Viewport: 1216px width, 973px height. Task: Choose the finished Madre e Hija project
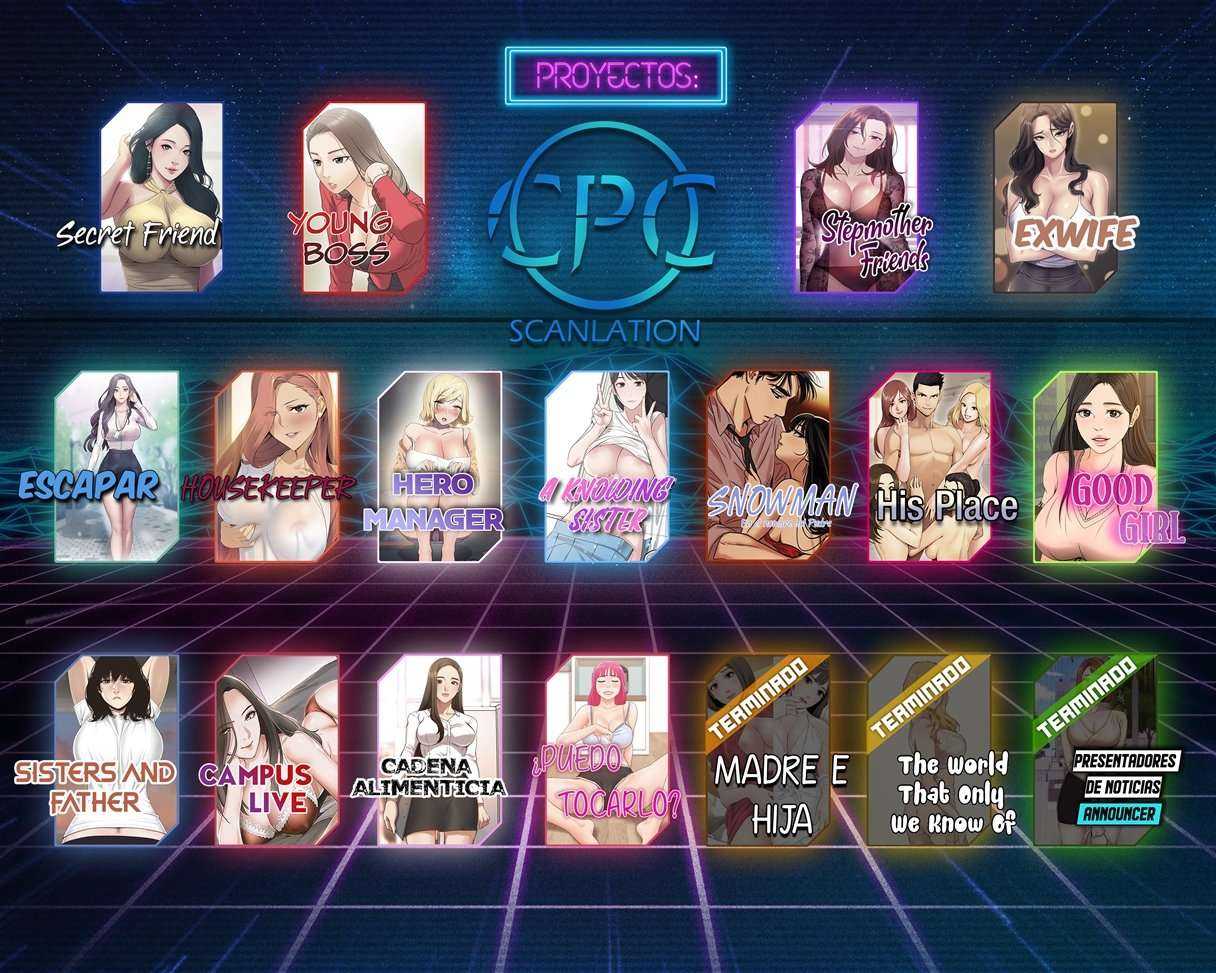pyautogui.click(x=768, y=749)
